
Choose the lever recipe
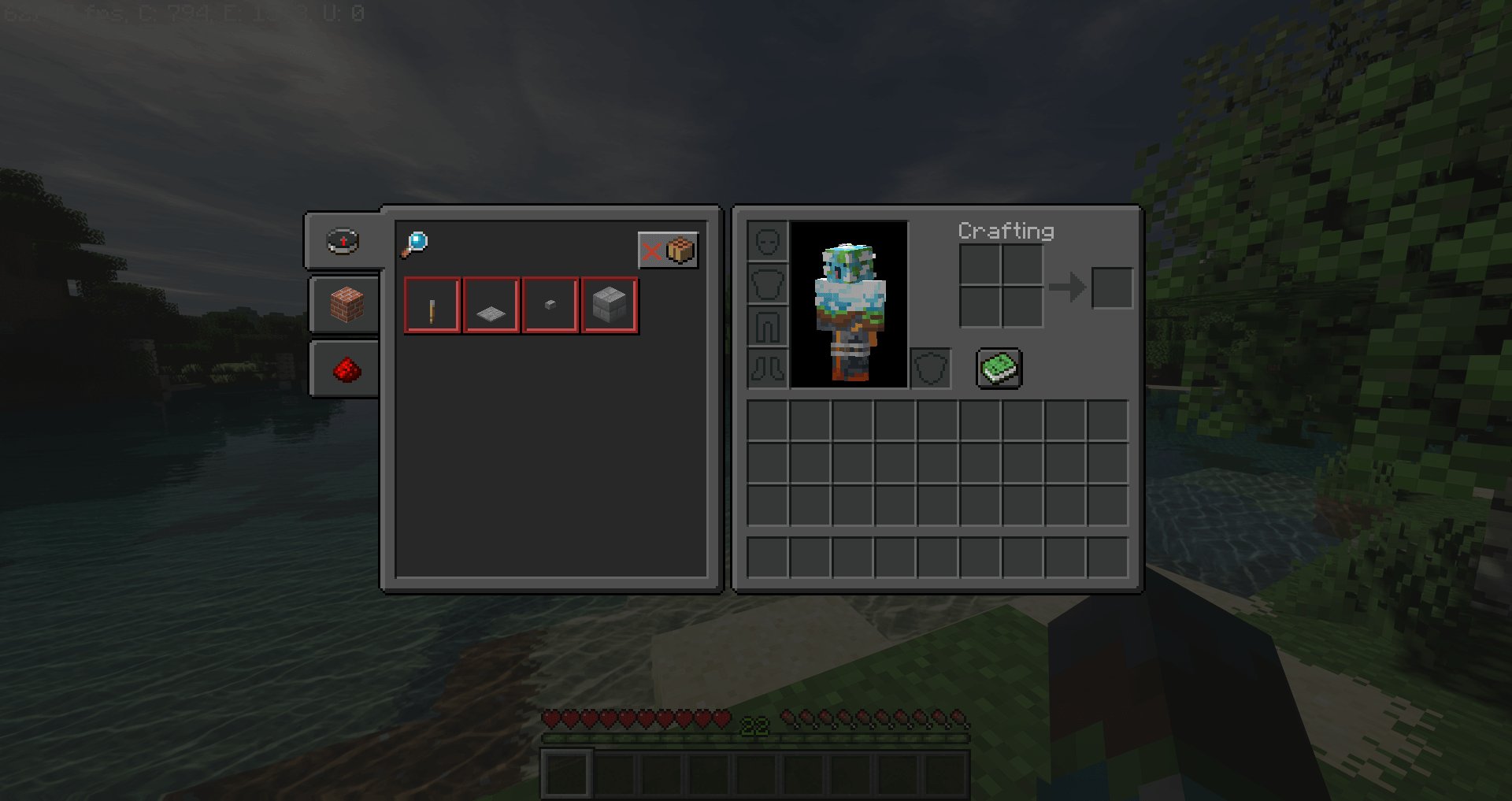pyautogui.click(x=432, y=306)
